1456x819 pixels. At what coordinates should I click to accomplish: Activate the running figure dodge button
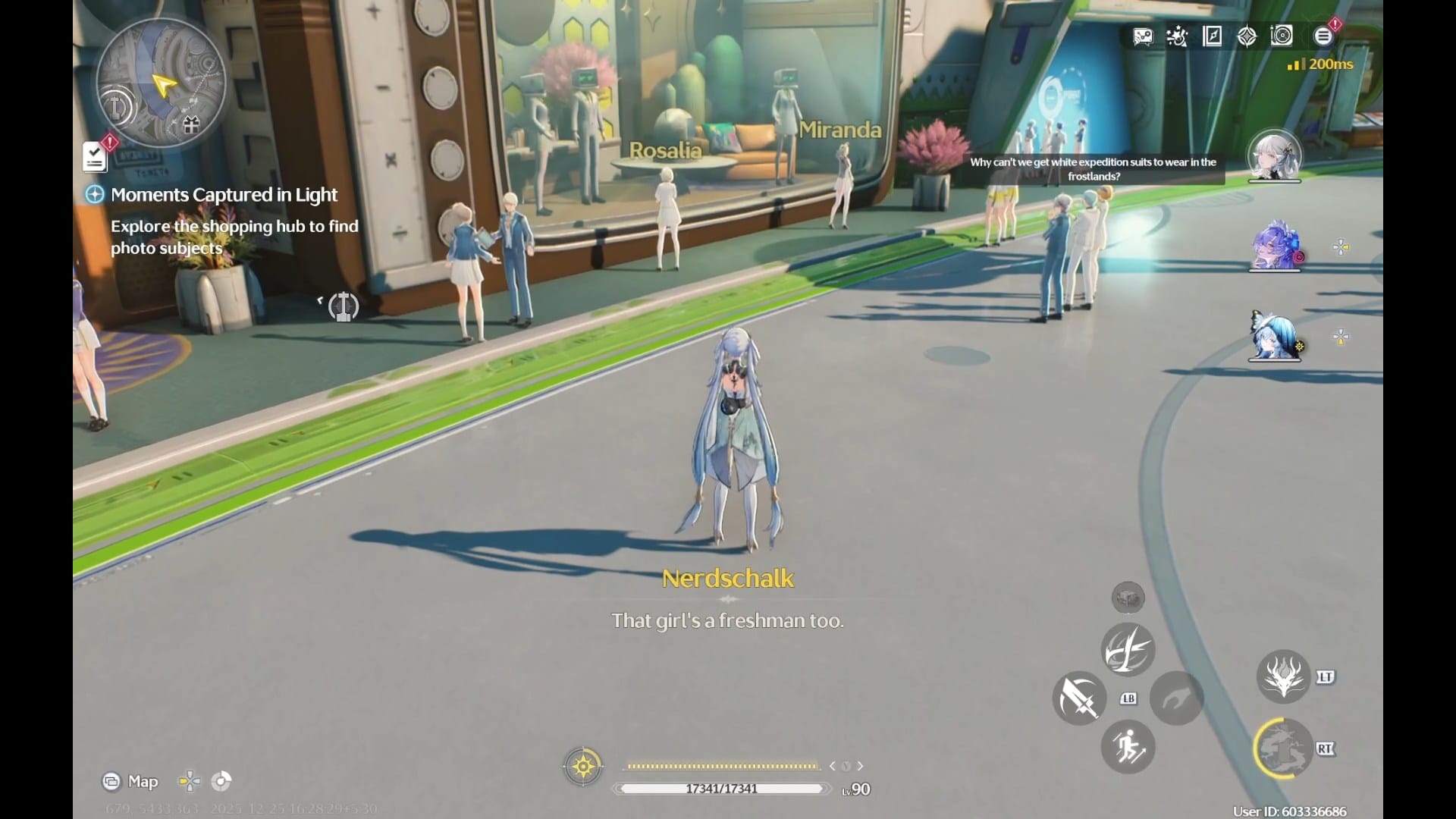(x=1128, y=747)
